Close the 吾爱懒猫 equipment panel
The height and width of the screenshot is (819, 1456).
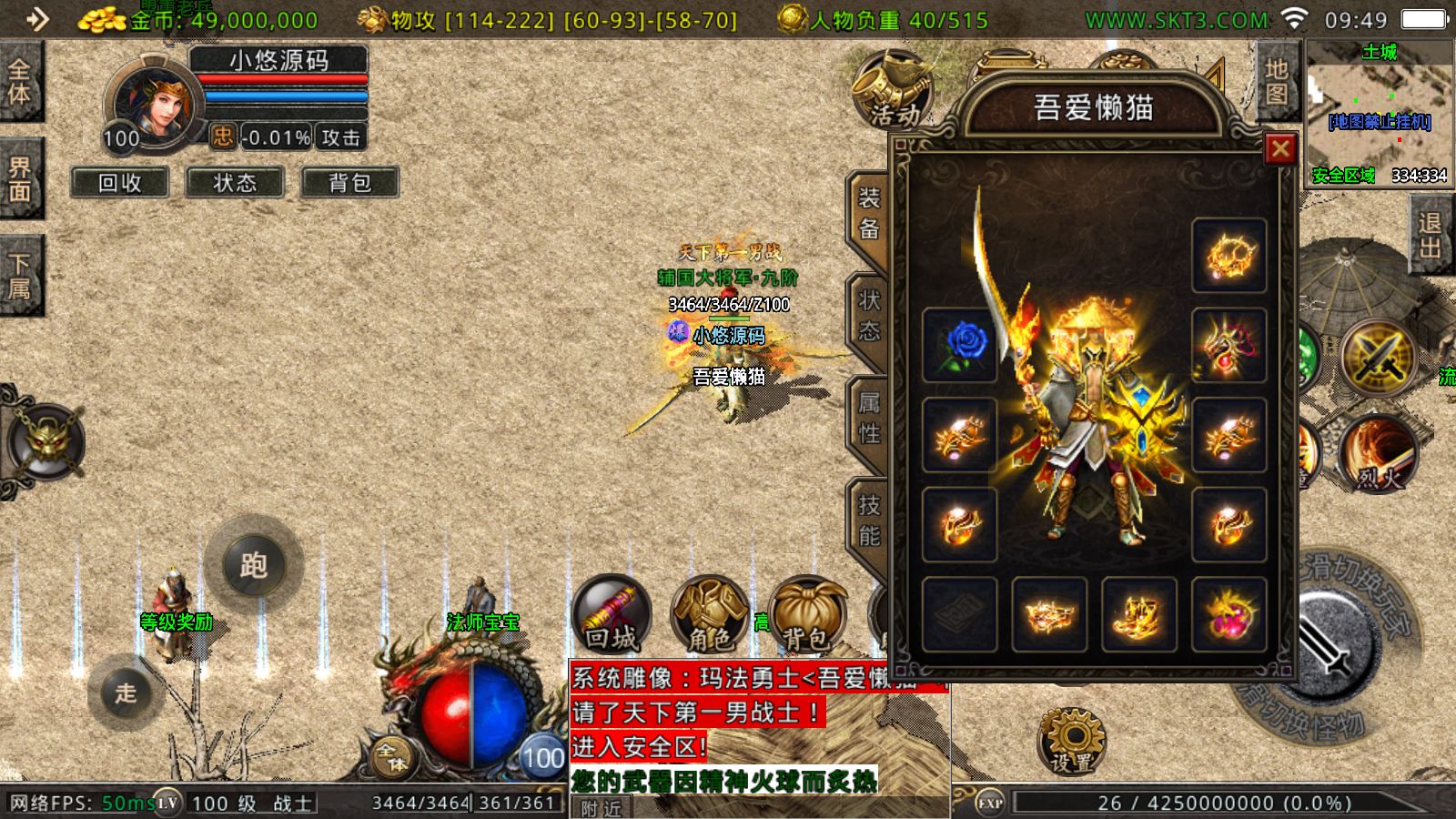point(1280,148)
